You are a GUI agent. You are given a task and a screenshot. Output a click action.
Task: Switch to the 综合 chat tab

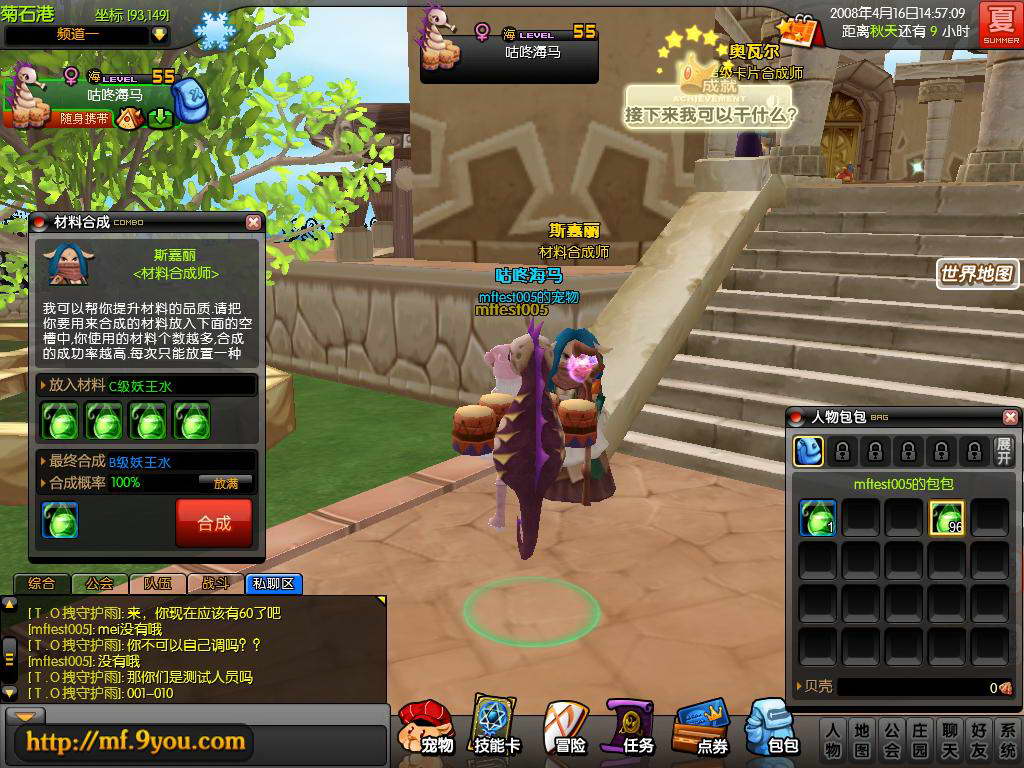tap(42, 584)
